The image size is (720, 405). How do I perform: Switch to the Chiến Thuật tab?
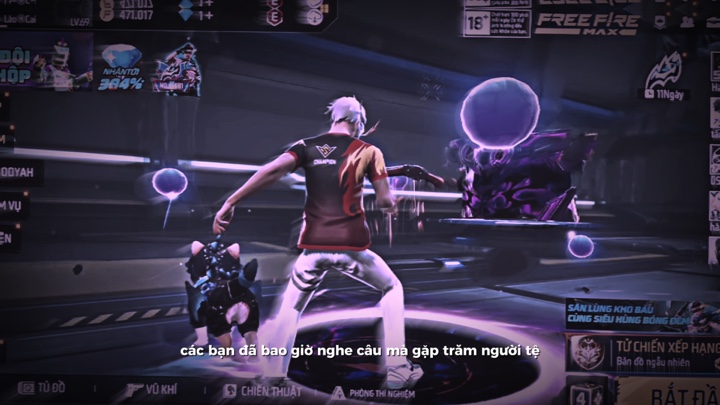[x=262, y=390]
